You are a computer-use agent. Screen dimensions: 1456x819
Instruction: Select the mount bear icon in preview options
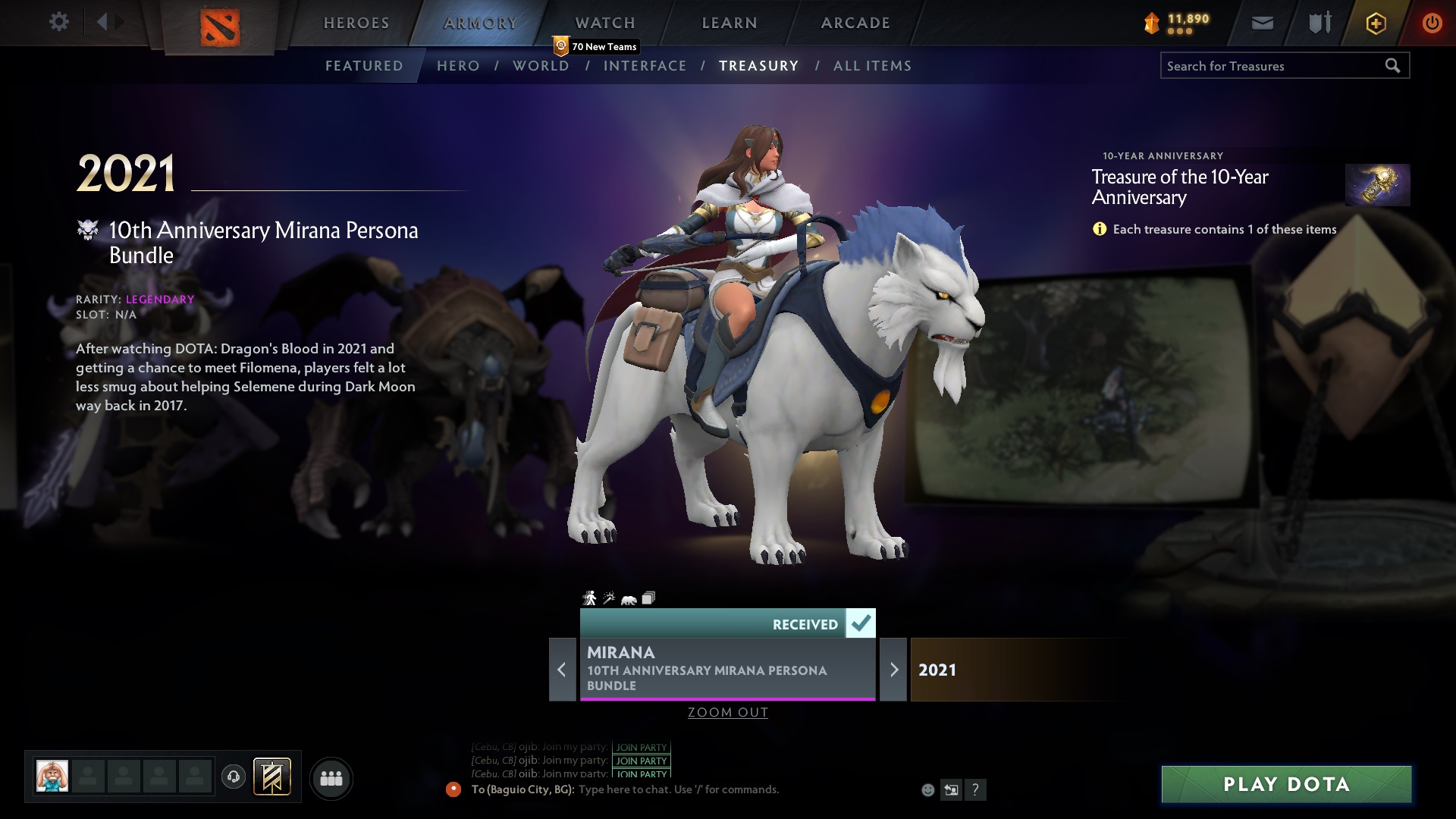[x=628, y=598]
